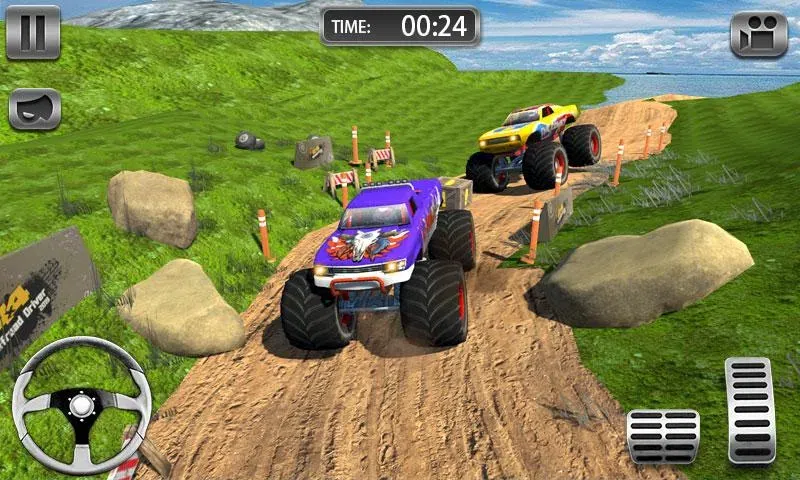Viewport: 800px width, 480px height.
Task: Pause the game
Action: [x=33, y=32]
